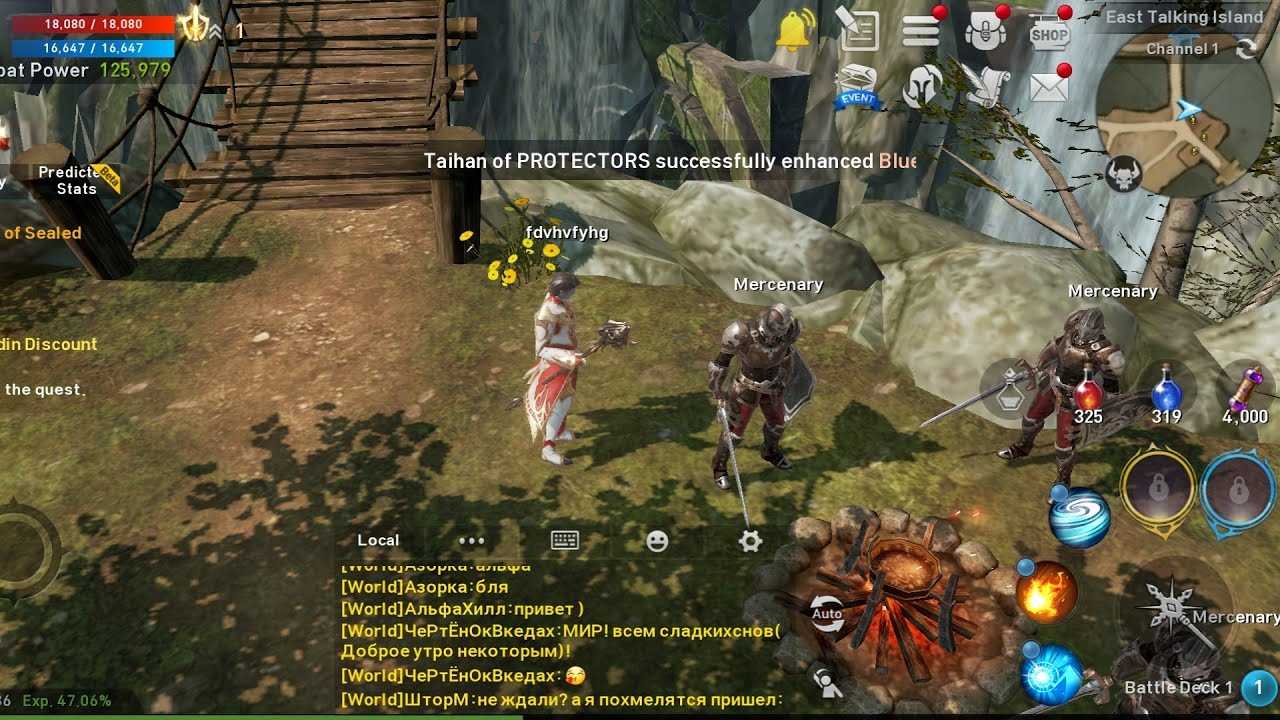Image resolution: width=1280 pixels, height=720 pixels.
Task: Use the red health potion
Action: pos(1088,393)
